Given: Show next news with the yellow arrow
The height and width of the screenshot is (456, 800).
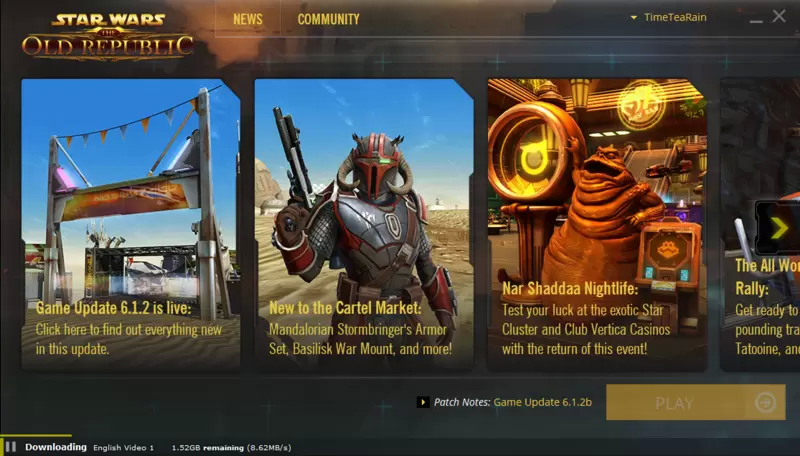Looking at the screenshot, I should pos(778,228).
